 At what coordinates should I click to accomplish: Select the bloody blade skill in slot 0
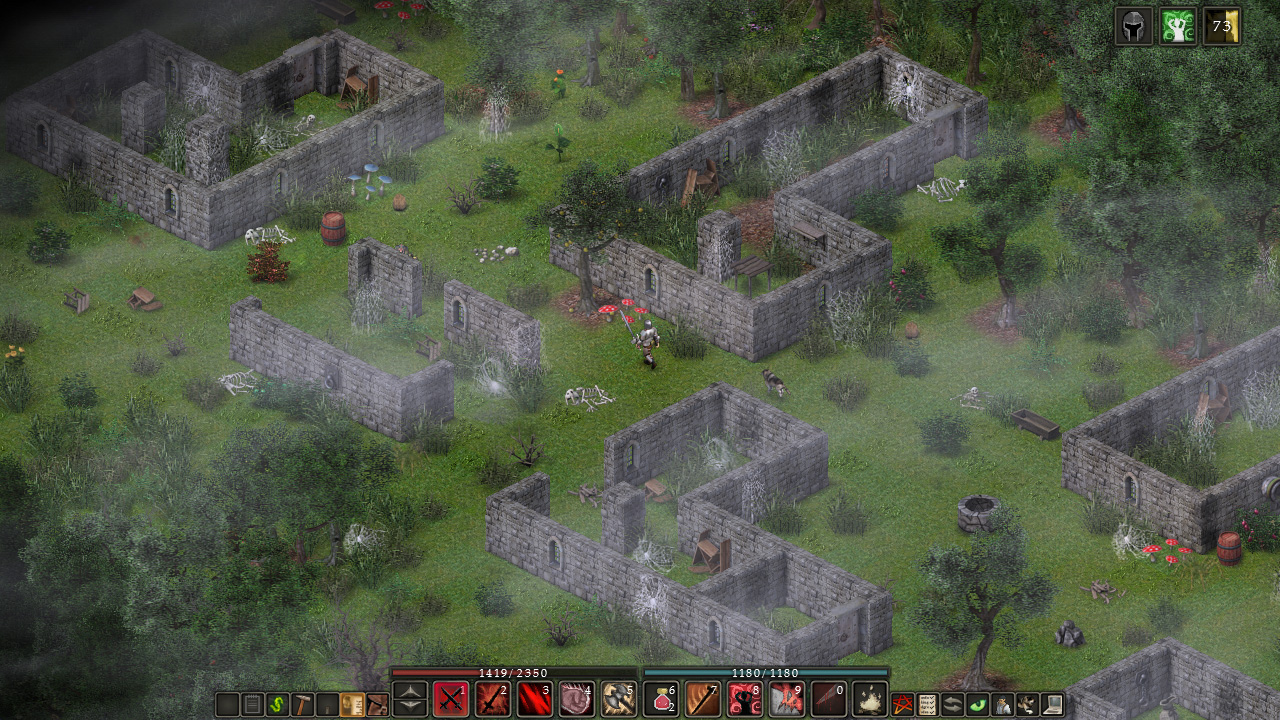[x=829, y=698]
